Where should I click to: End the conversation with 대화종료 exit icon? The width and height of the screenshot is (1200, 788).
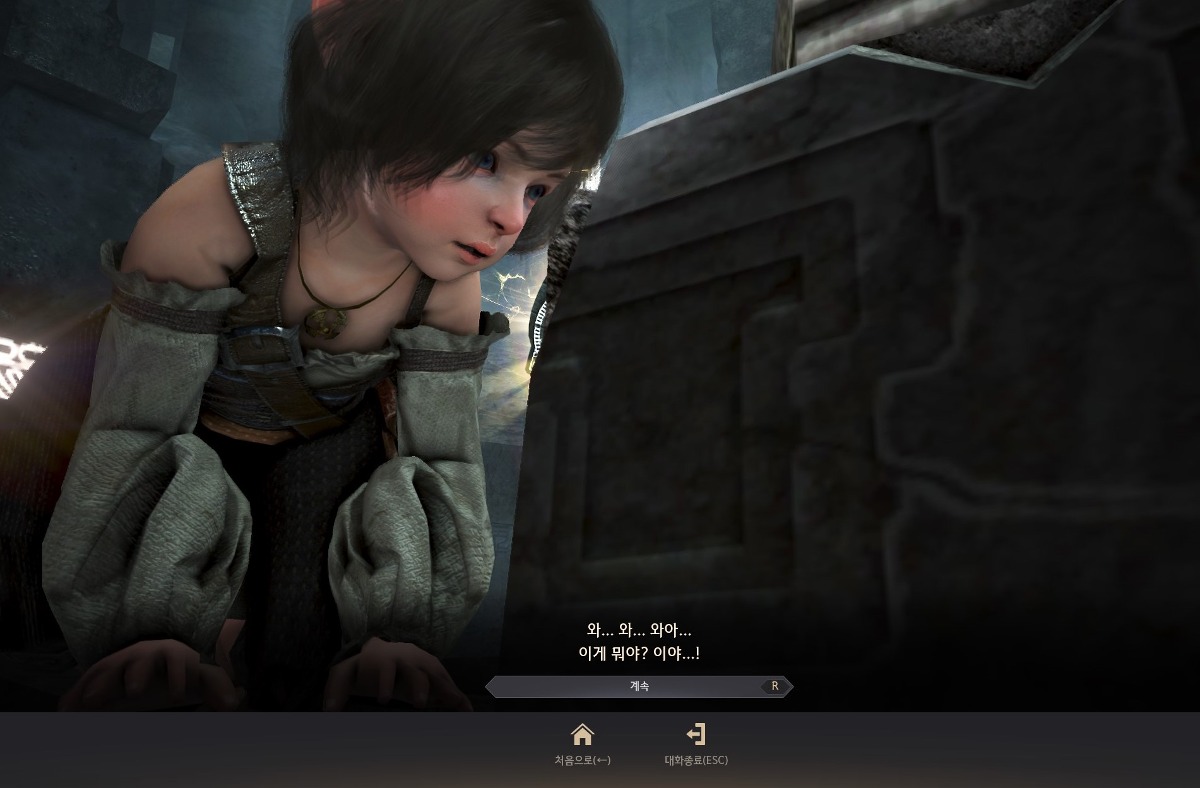(696, 736)
